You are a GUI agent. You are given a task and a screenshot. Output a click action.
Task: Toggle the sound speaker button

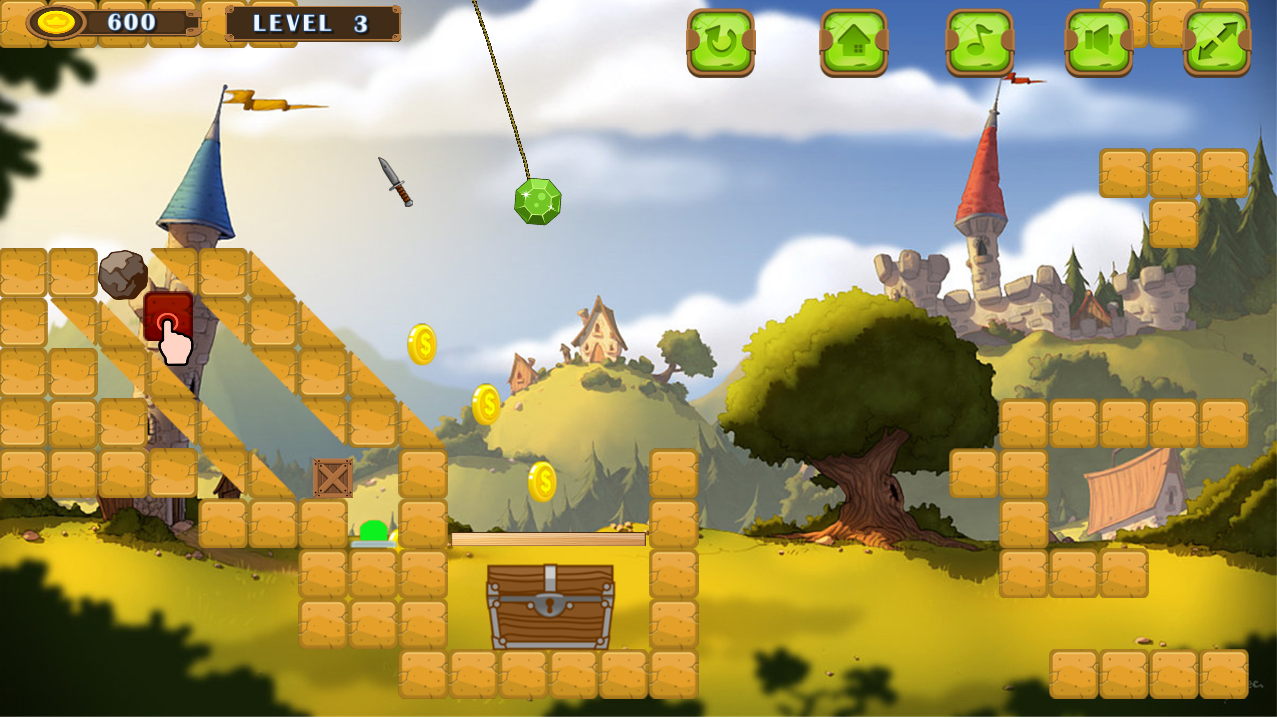pos(1098,42)
